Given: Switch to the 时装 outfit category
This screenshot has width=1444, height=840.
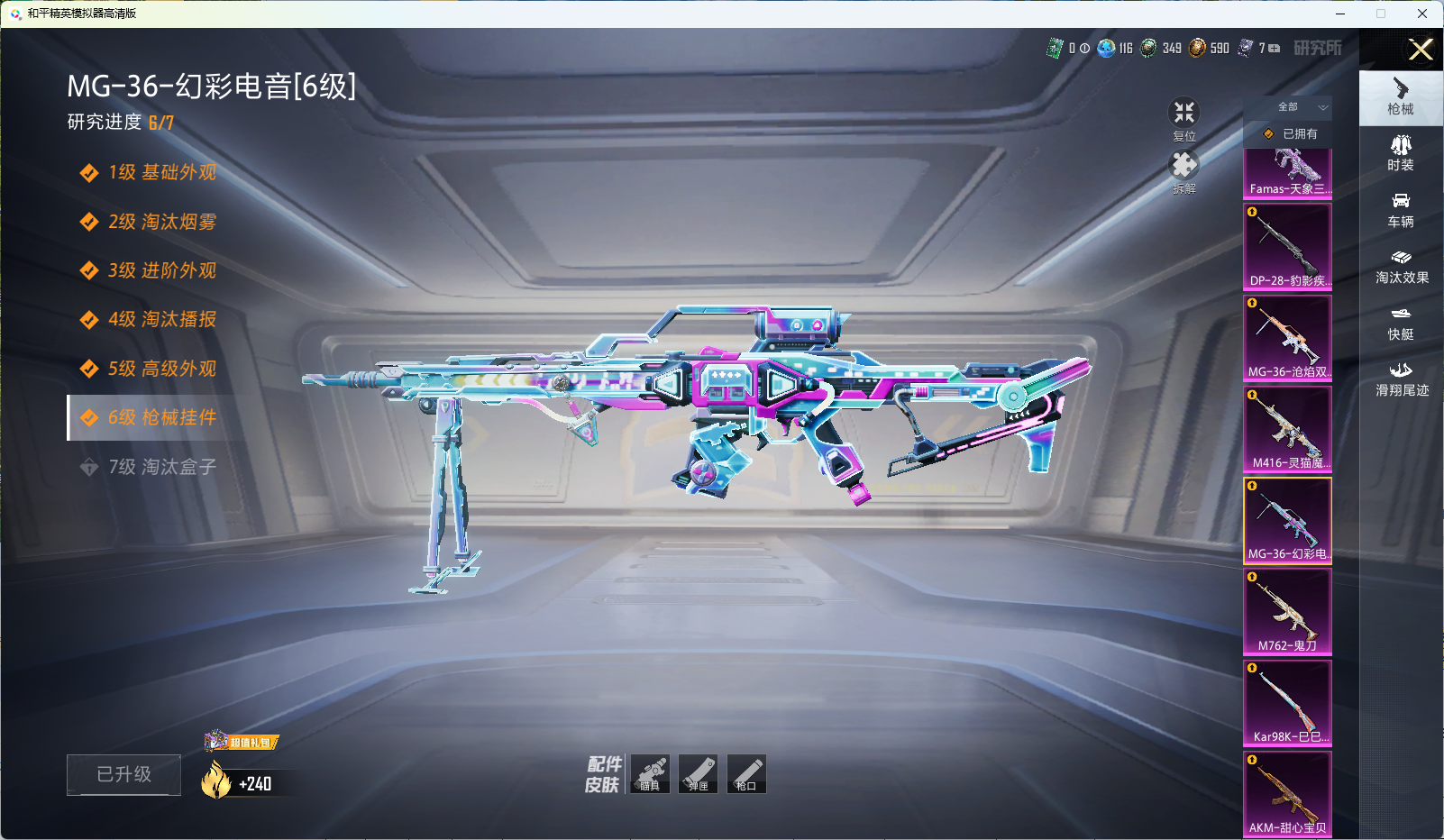Looking at the screenshot, I should [1401, 153].
